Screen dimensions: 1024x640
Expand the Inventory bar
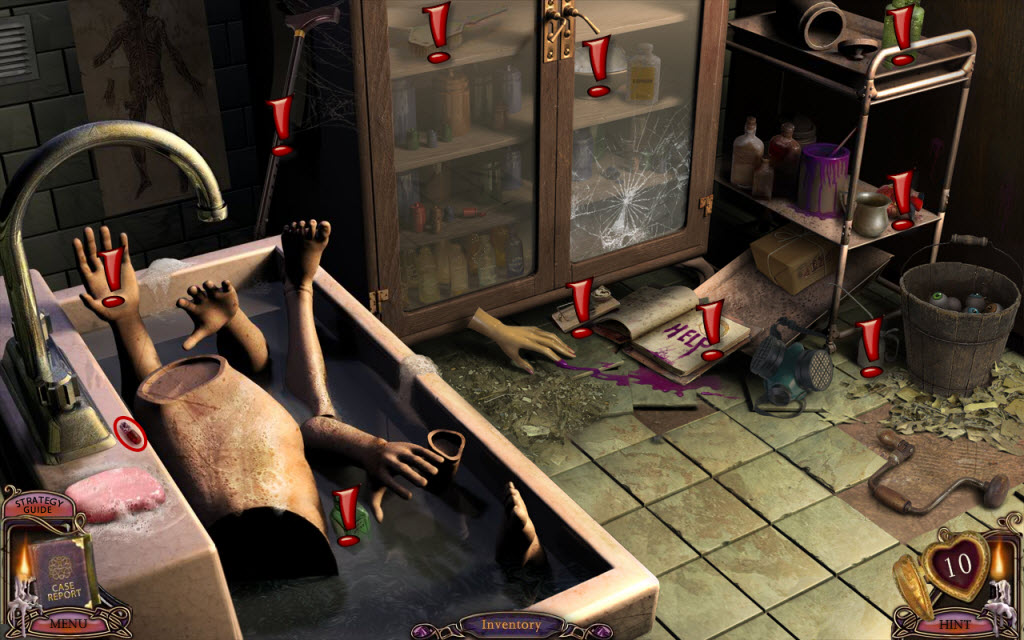pos(511,626)
